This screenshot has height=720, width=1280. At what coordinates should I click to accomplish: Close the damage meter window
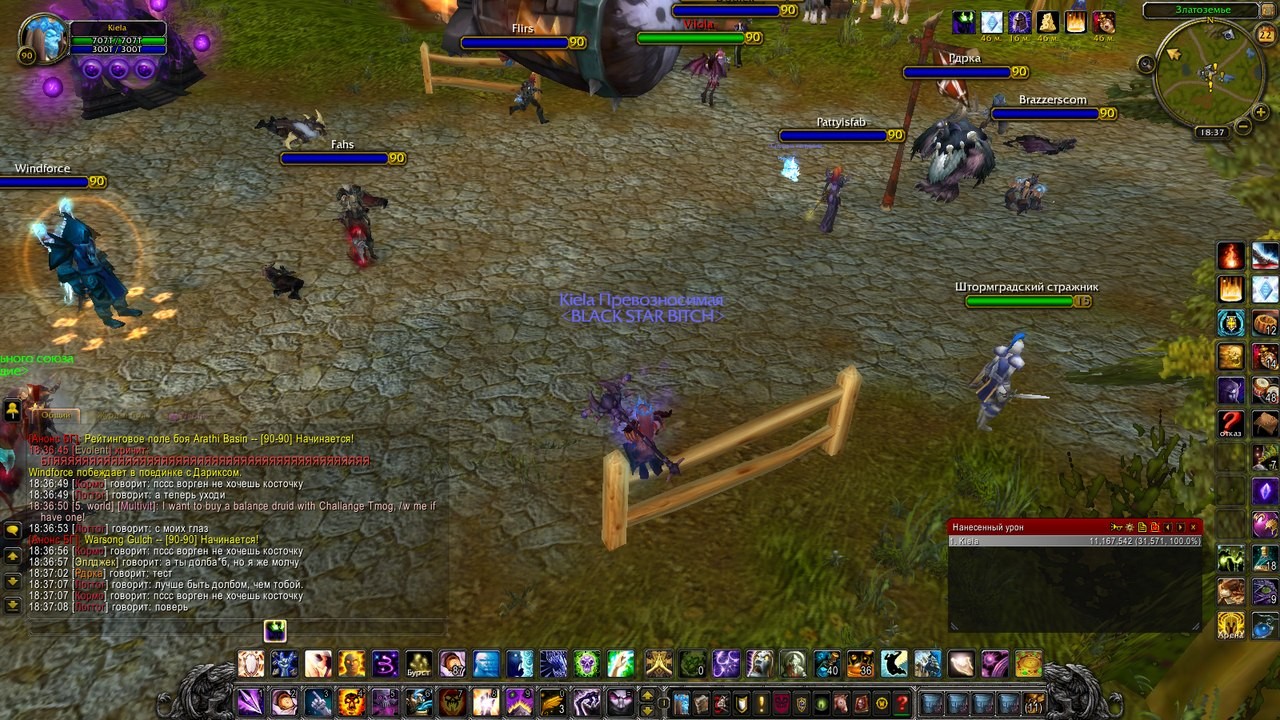click(1193, 527)
